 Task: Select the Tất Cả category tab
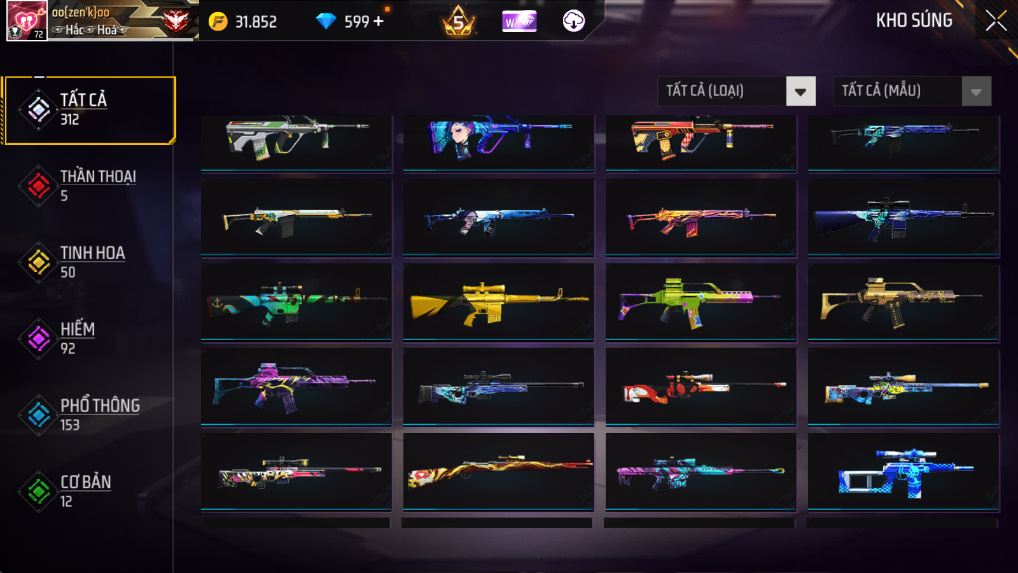click(x=88, y=110)
